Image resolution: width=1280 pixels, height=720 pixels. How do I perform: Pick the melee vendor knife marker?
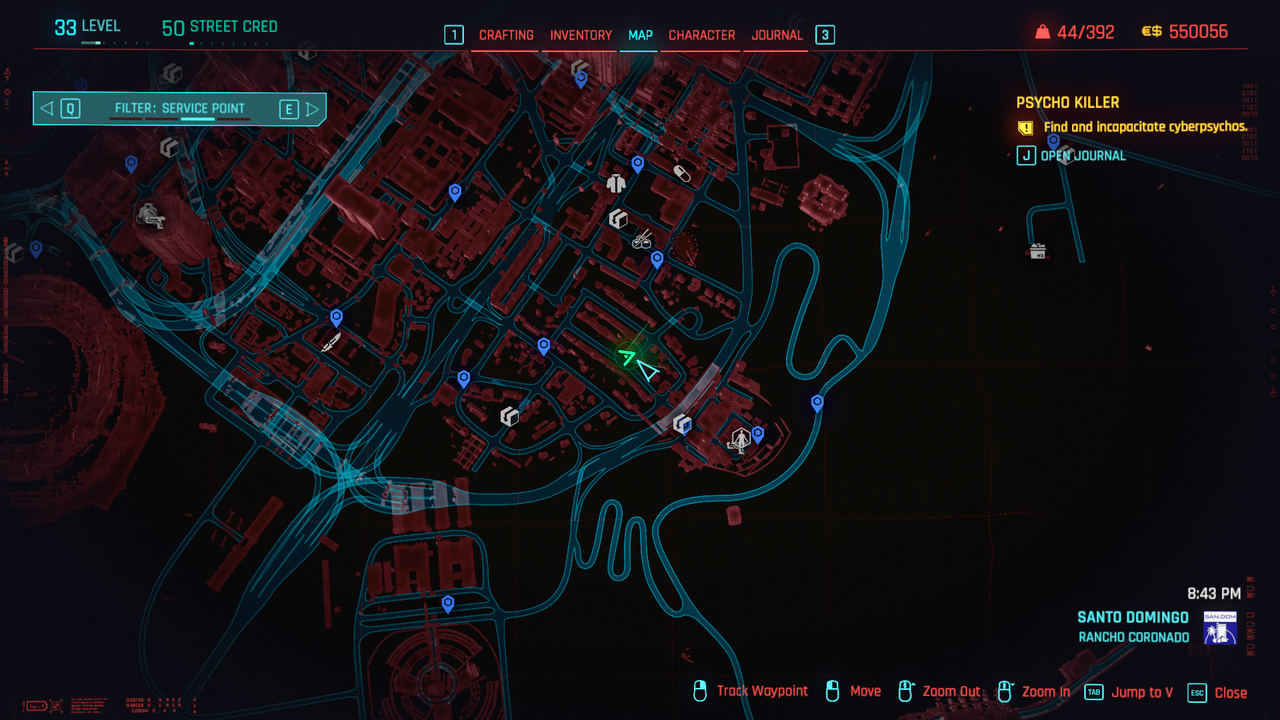coord(330,343)
